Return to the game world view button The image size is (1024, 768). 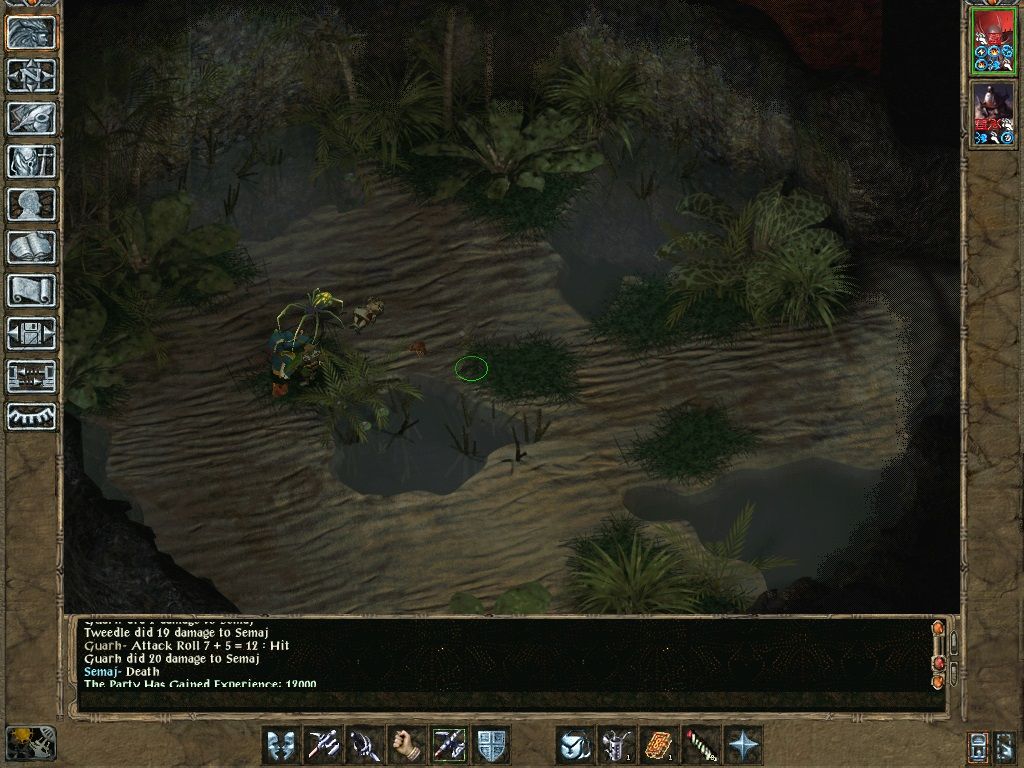click(31, 32)
